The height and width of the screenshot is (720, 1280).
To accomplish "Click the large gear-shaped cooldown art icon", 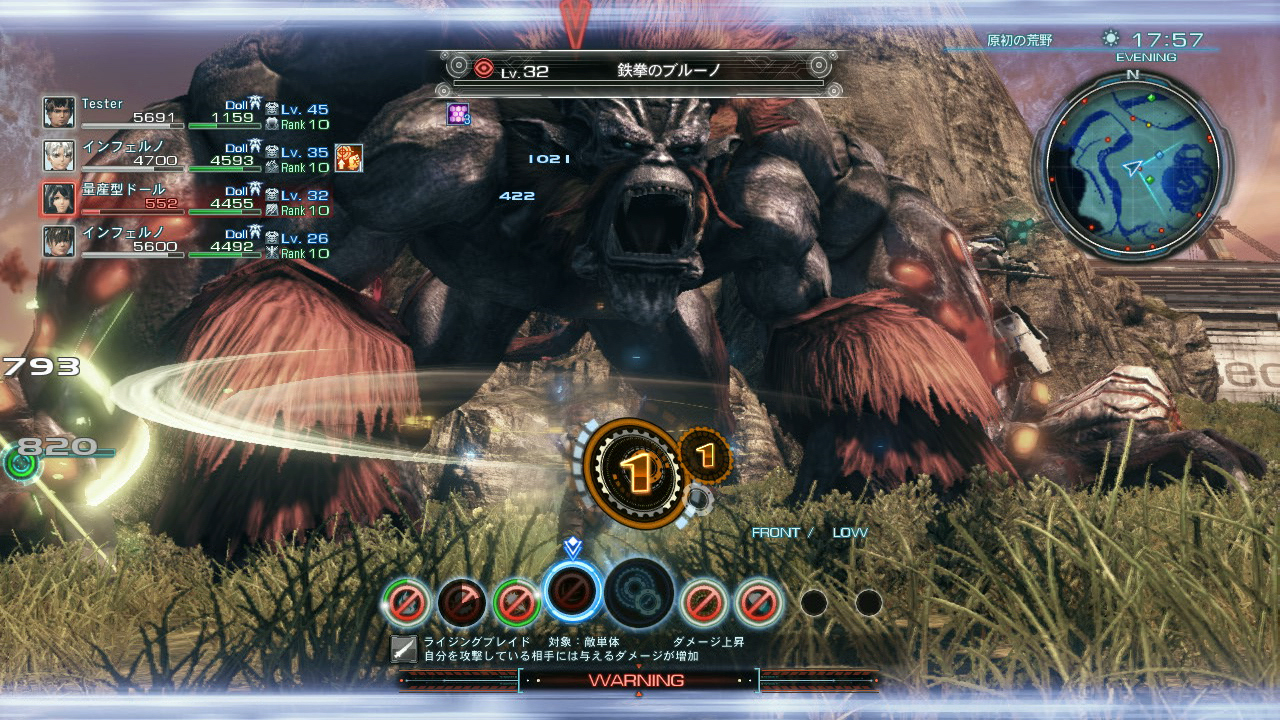I will click(634, 470).
